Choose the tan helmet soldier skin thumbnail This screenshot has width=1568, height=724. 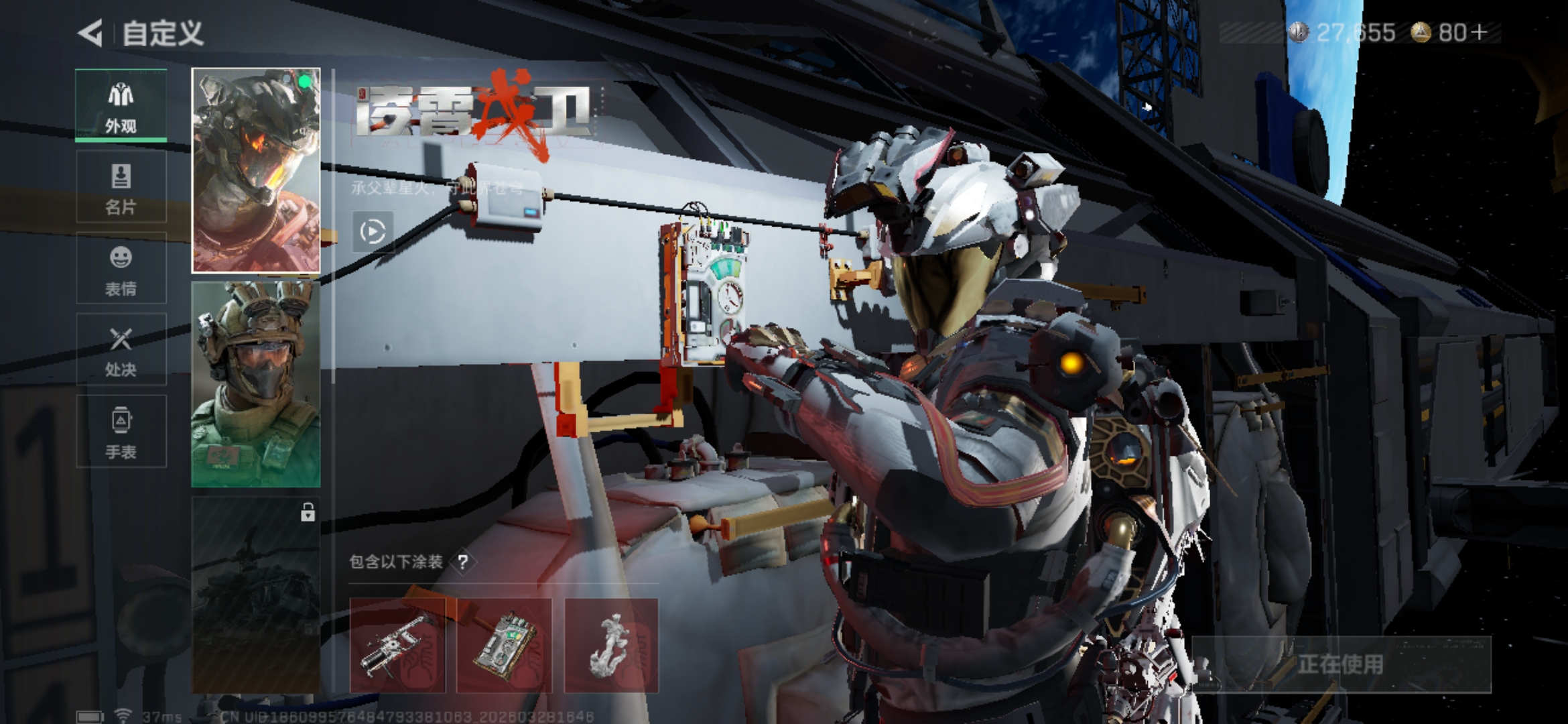(x=256, y=384)
